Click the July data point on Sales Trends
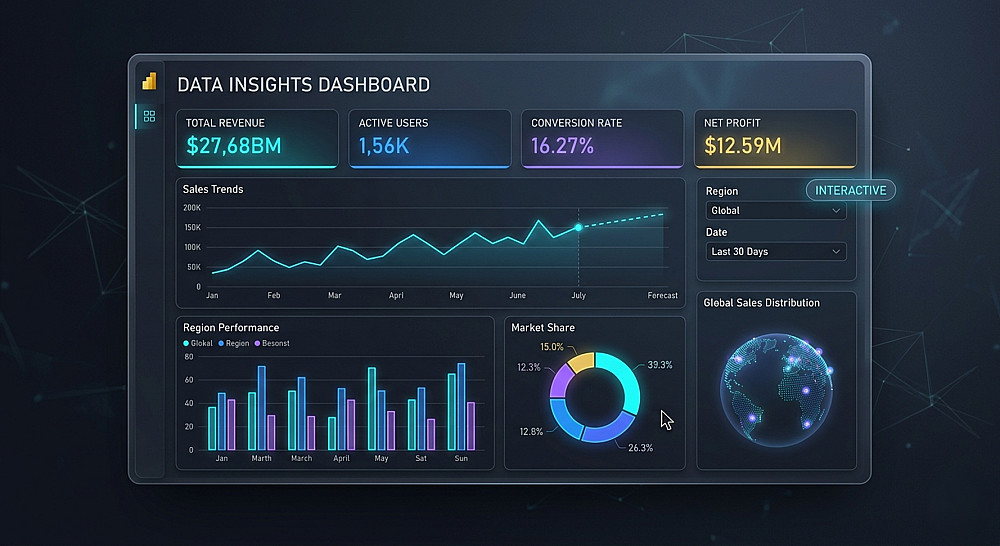Image resolution: width=1000 pixels, height=546 pixels. pyautogui.click(x=578, y=228)
